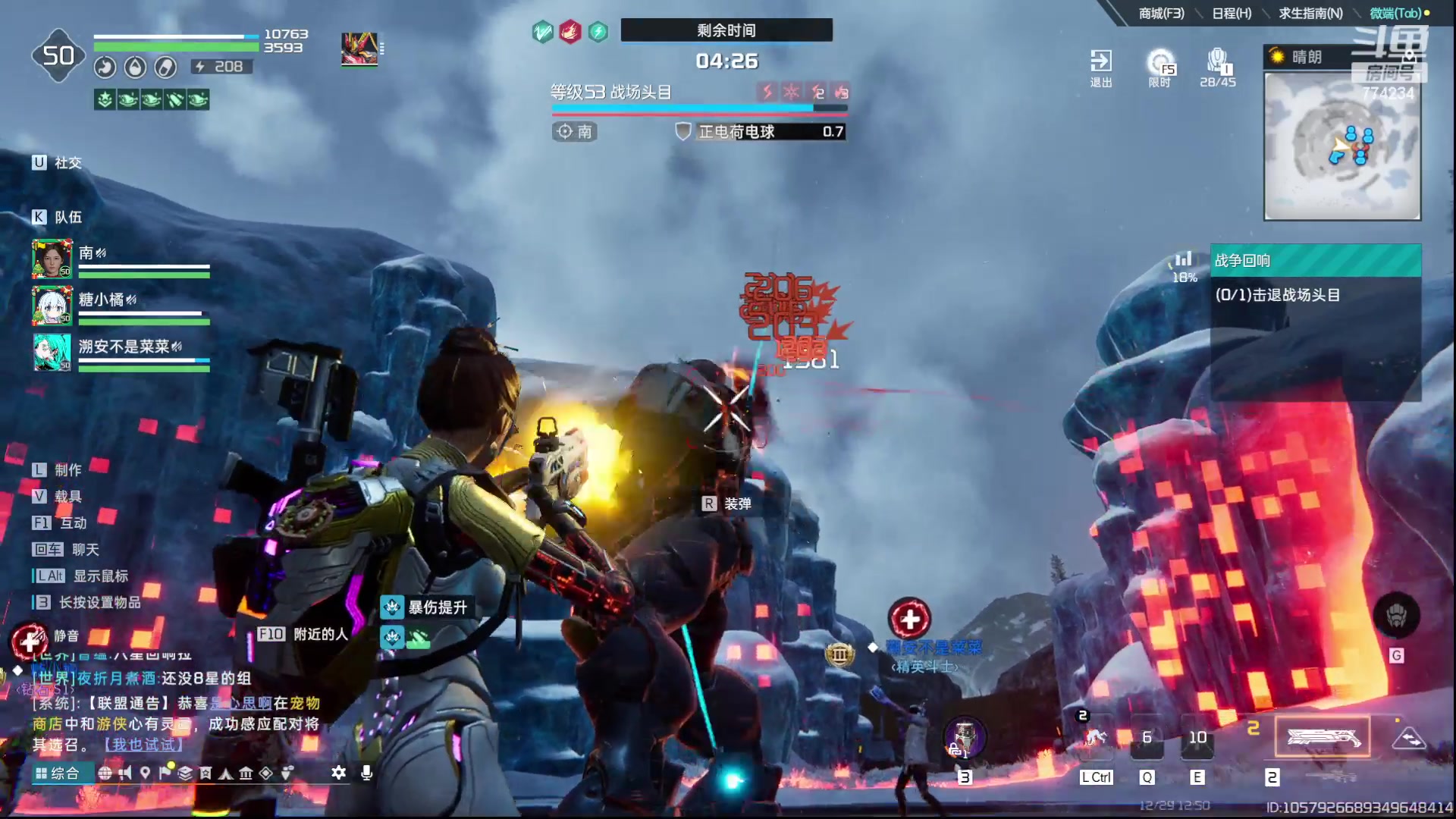Switch to the globe world chat channel
The width and height of the screenshot is (1456, 819).
(x=105, y=773)
